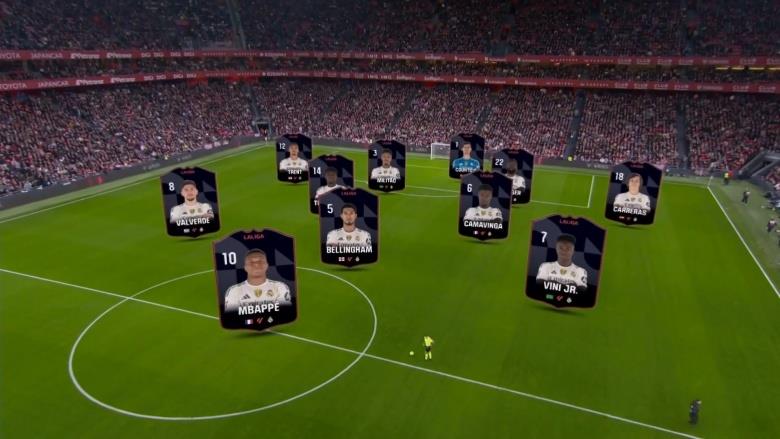Choose the Militão number 3 card

tap(386, 165)
